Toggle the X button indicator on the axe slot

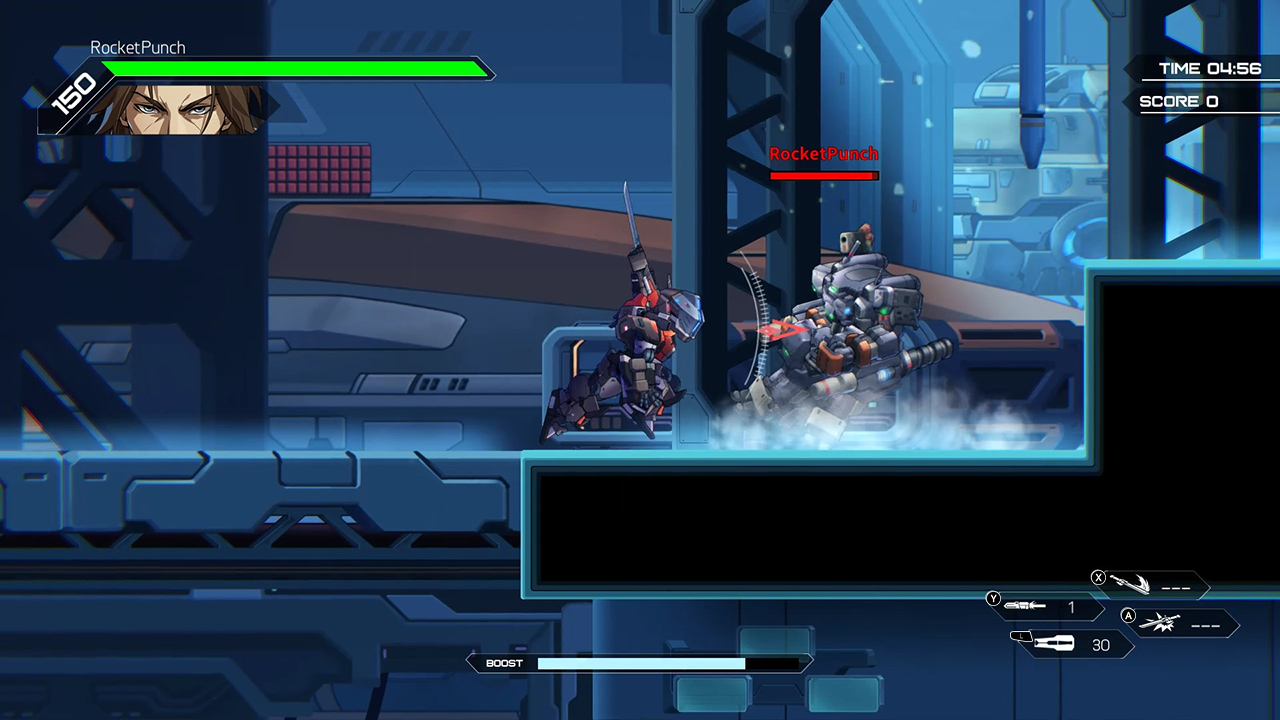click(1098, 578)
